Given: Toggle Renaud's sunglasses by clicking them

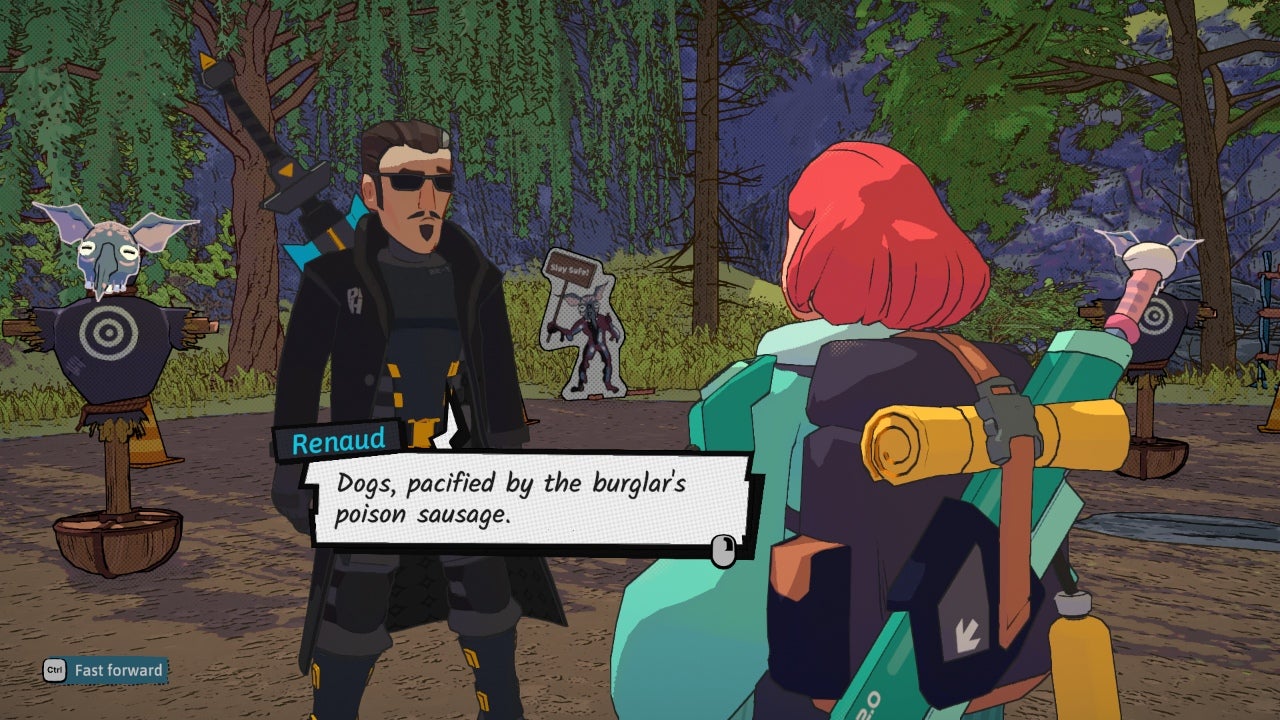Looking at the screenshot, I should (x=412, y=180).
